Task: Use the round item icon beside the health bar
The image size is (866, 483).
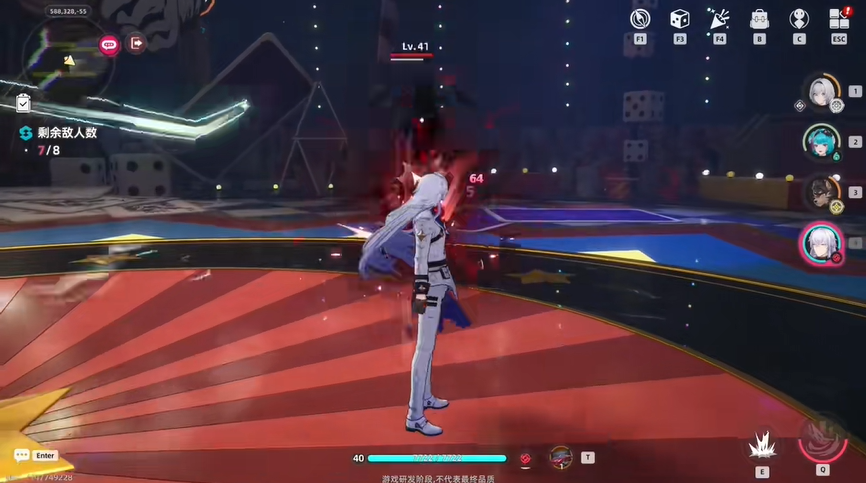Action: [561, 457]
